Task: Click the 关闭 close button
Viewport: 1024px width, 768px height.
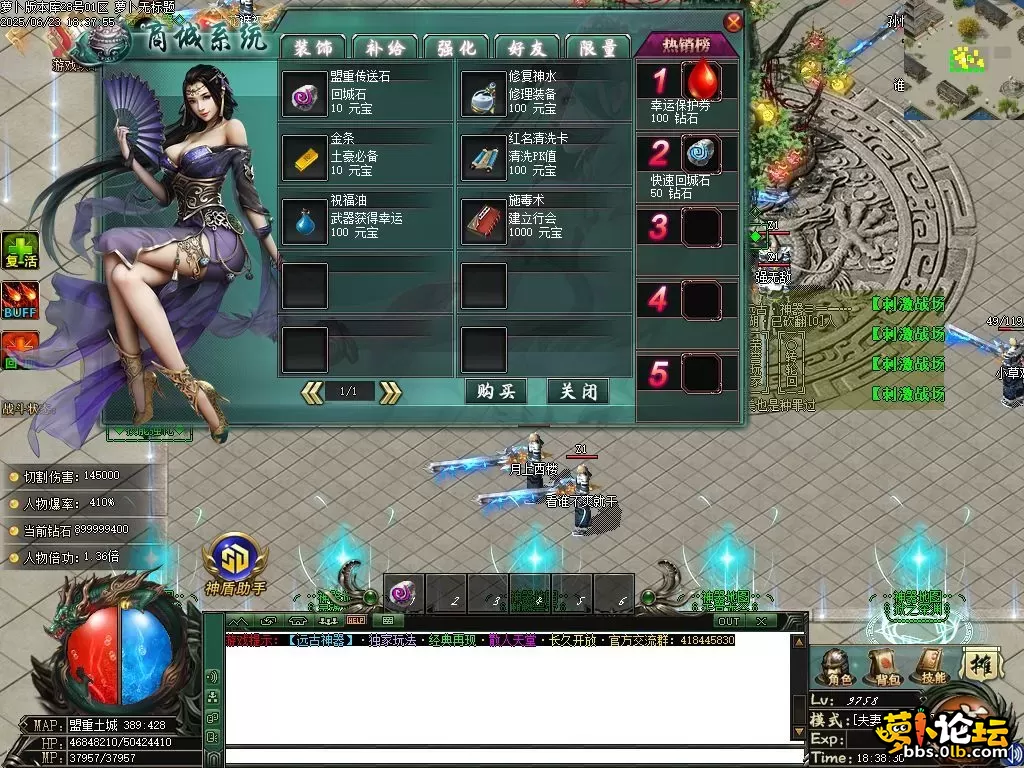Action: pyautogui.click(x=578, y=392)
